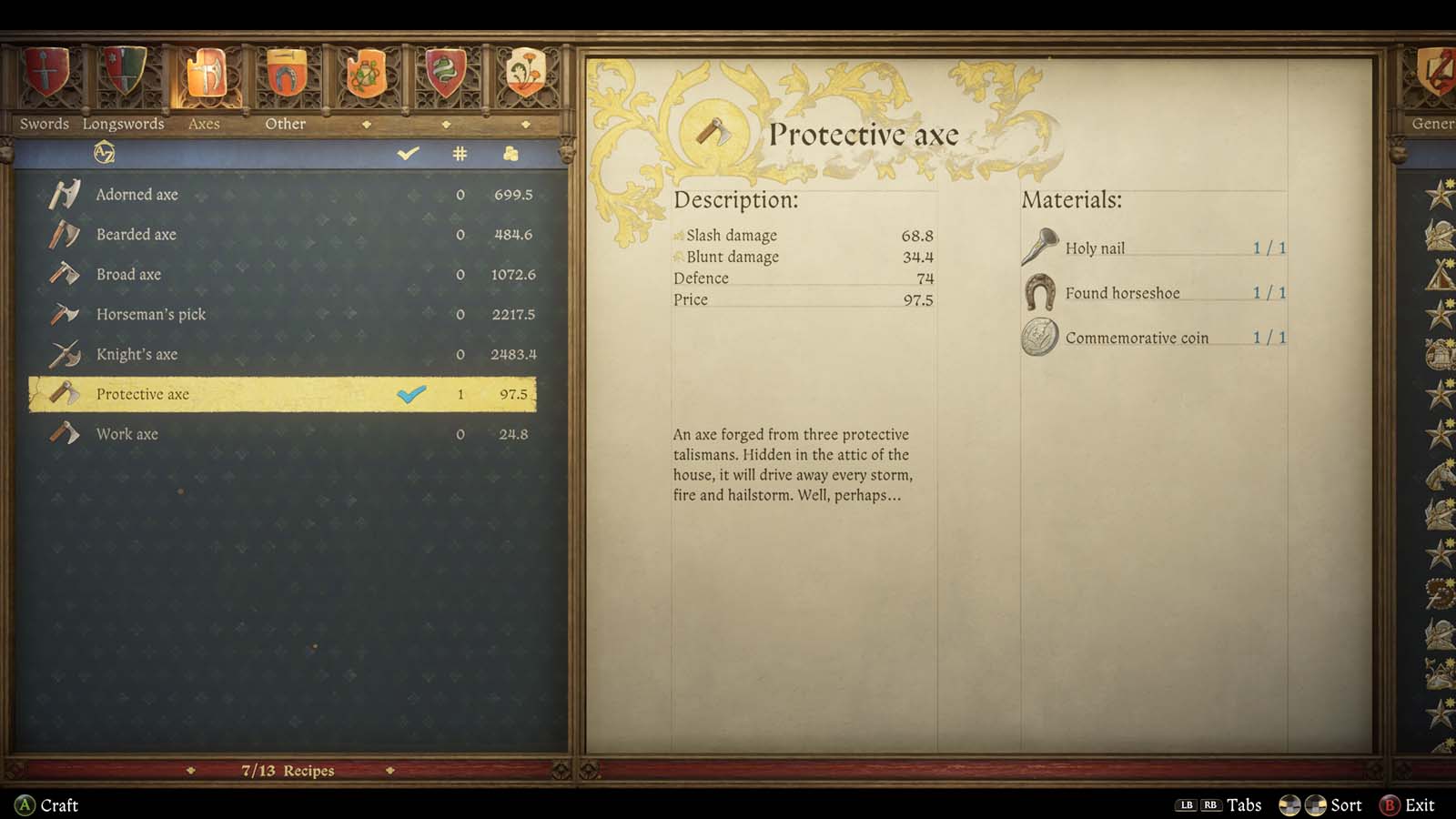
Task: Expand the middle diamond marker in the tab bar
Action: 445,124
